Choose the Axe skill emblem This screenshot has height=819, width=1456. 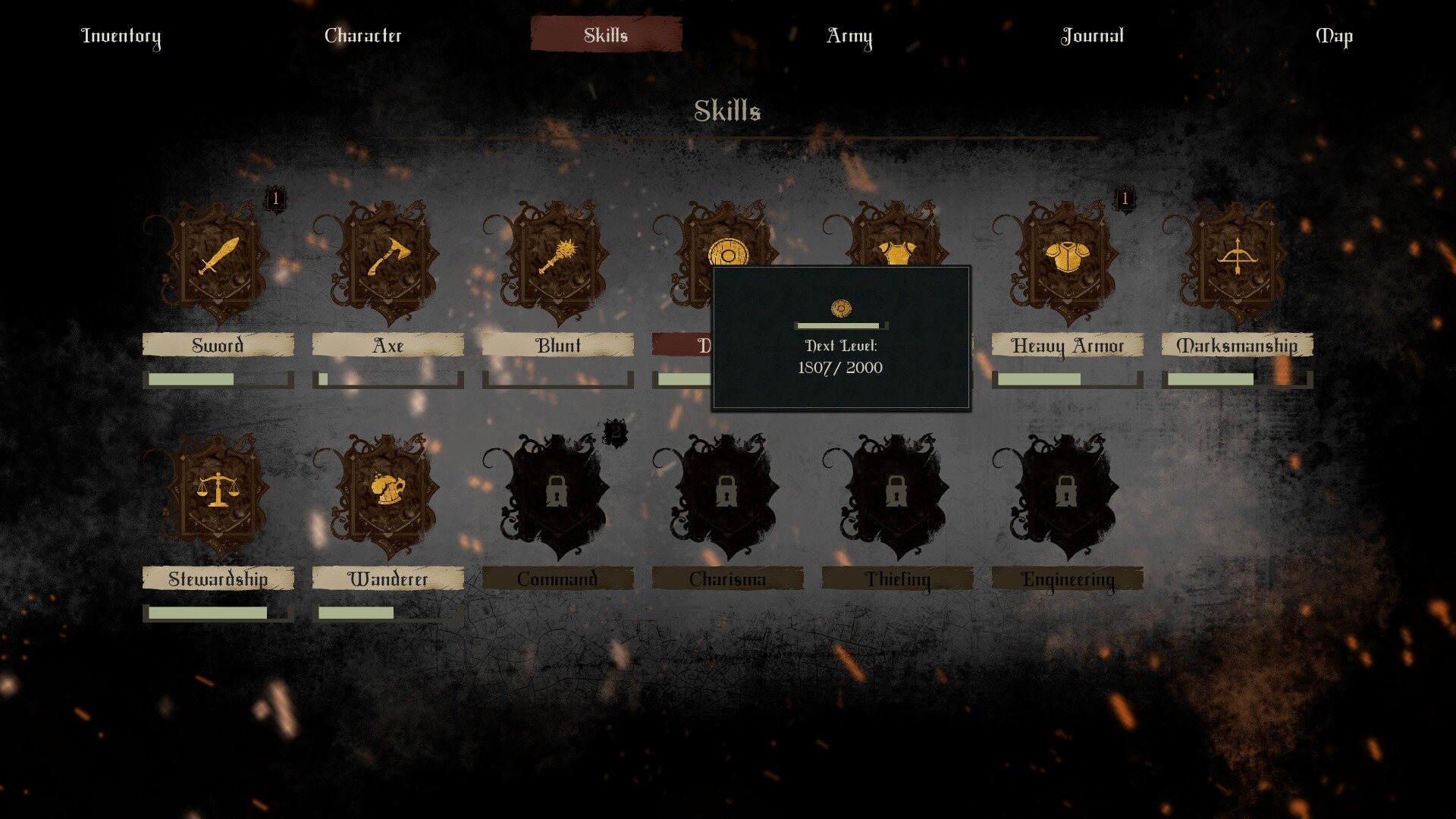point(388,258)
